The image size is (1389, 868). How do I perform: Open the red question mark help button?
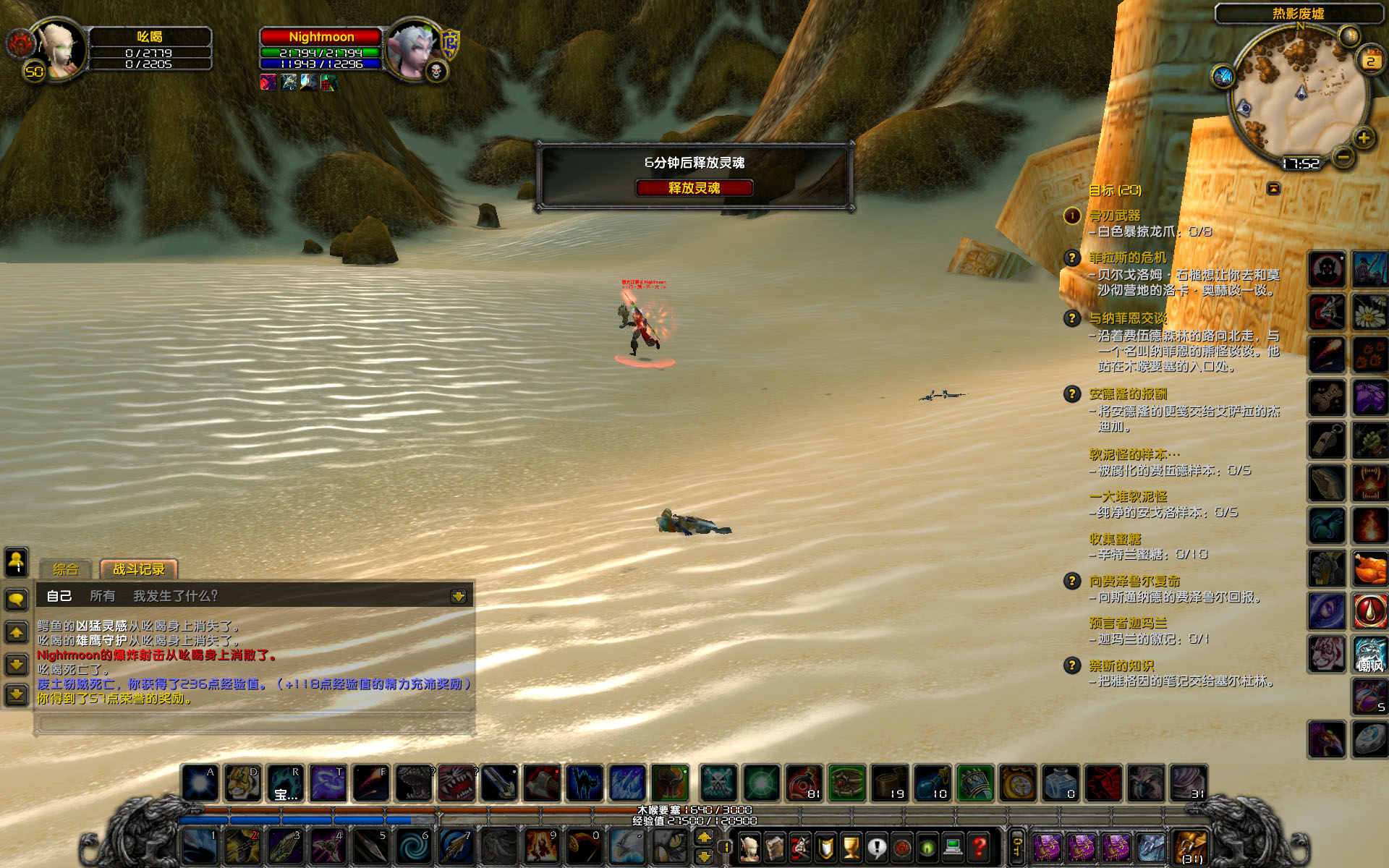980,846
